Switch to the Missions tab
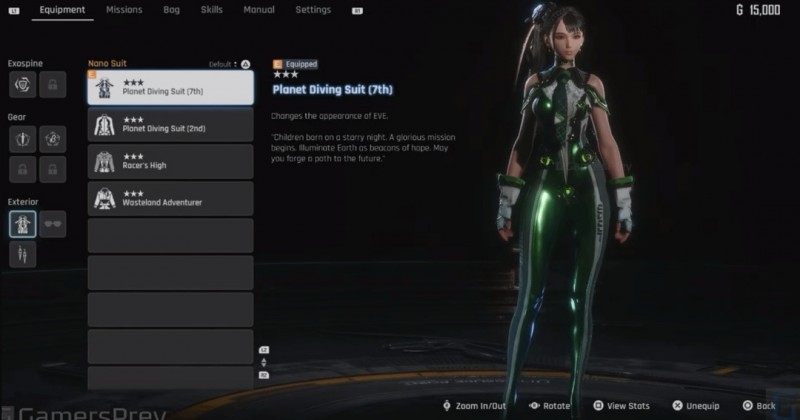The image size is (800, 420). (x=124, y=10)
